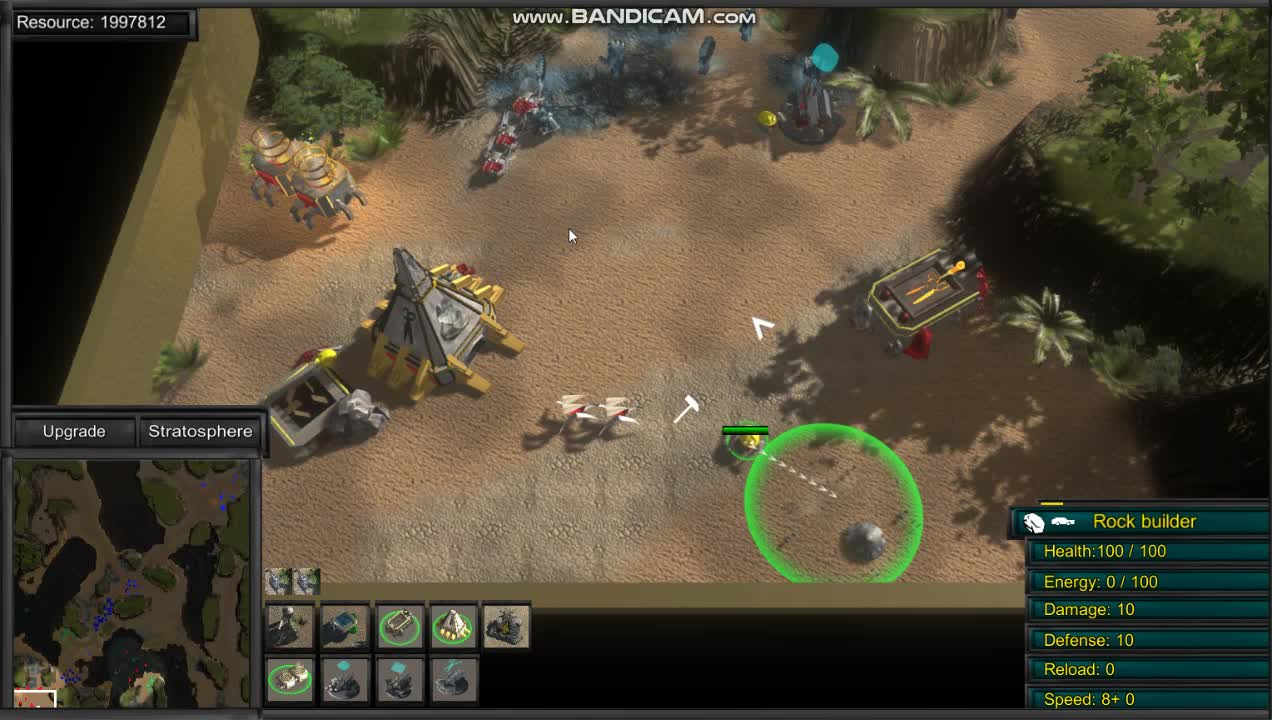Choose the turret icon with cyan diamond
This screenshot has height=720, width=1272.
(x=344, y=679)
